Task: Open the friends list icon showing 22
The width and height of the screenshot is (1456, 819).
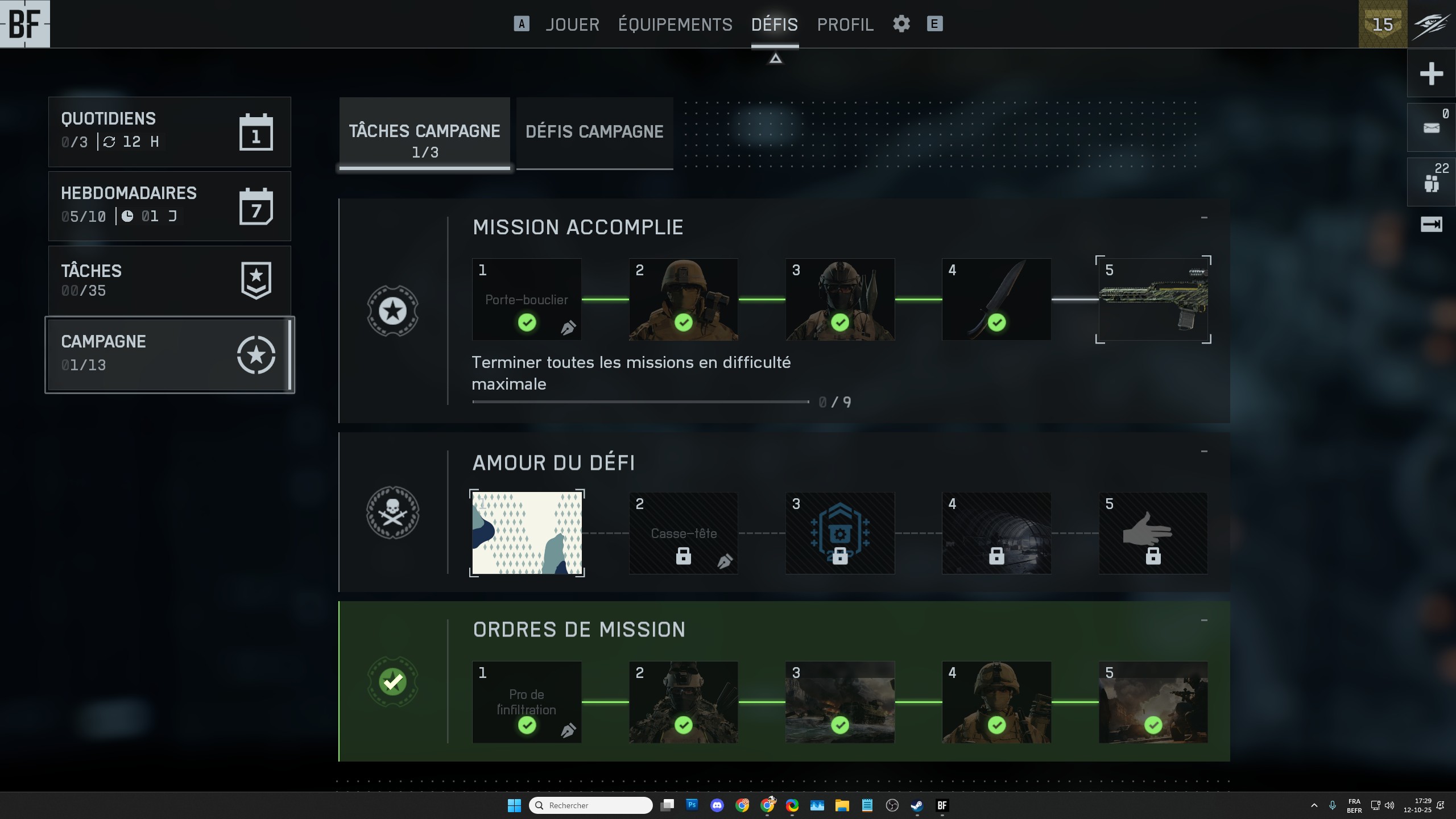Action: [x=1431, y=181]
